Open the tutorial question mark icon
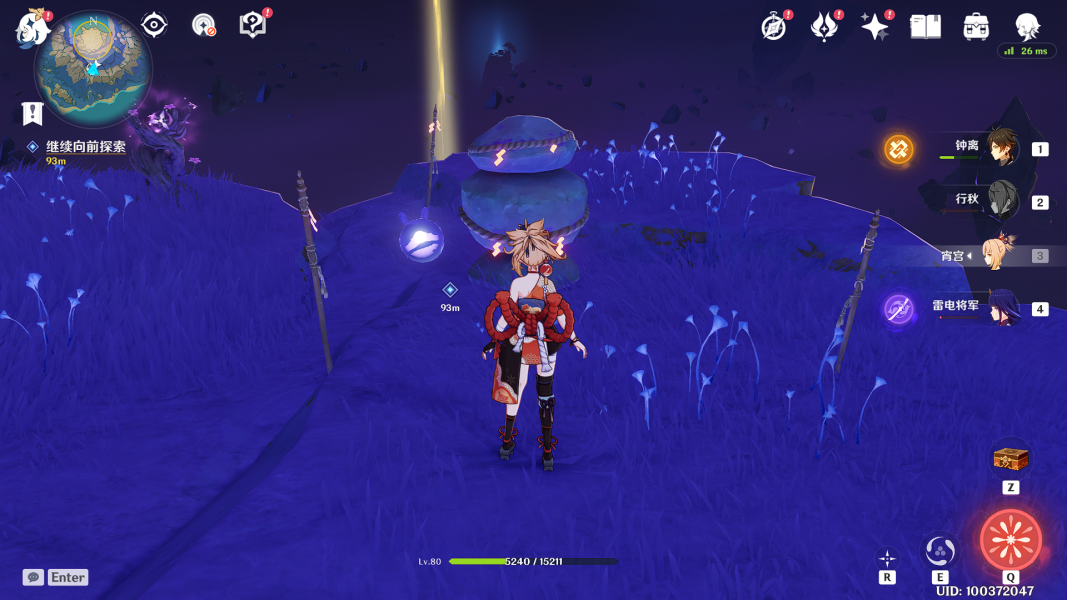The width and height of the screenshot is (1067, 600). coord(253,25)
